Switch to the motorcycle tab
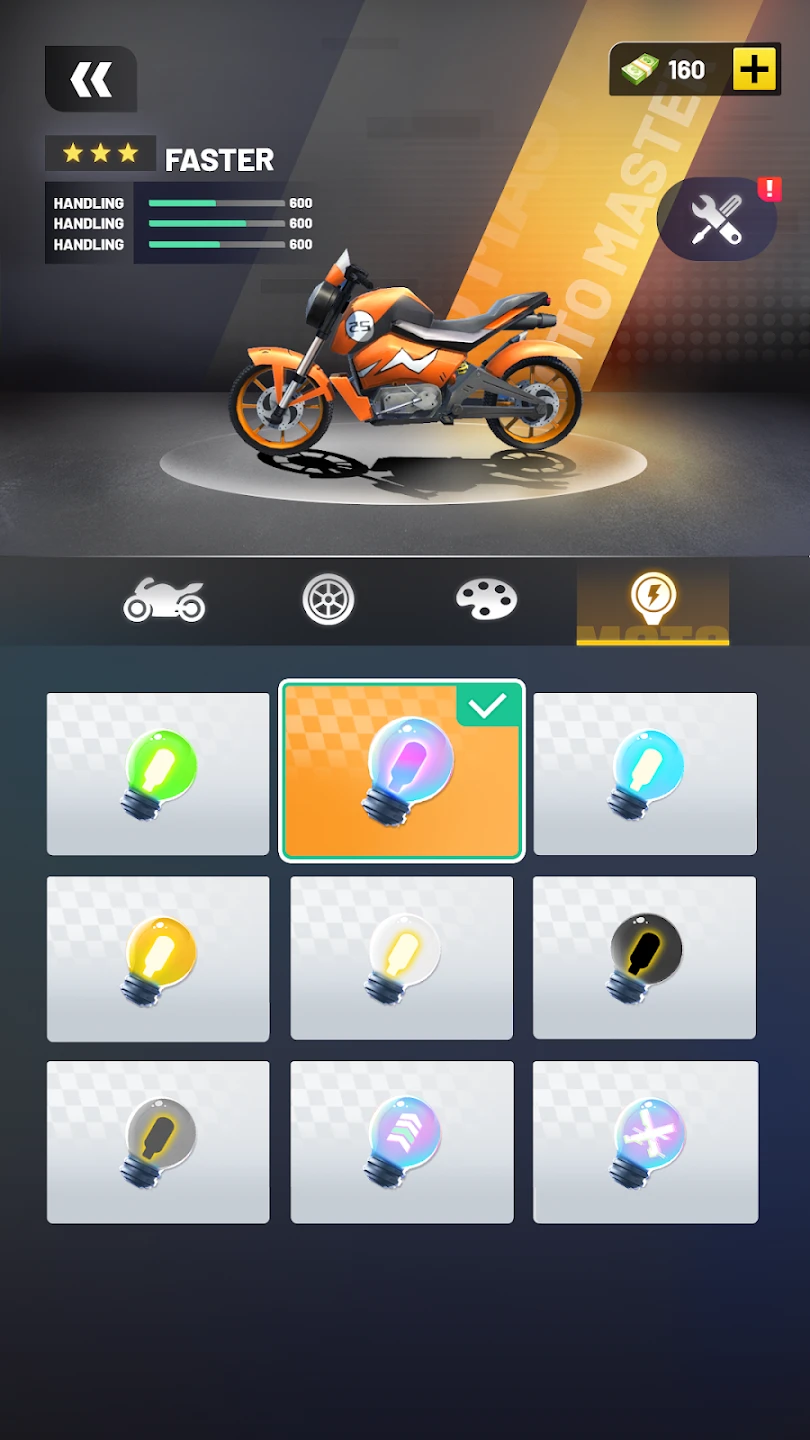Viewport: 810px width, 1440px height. pos(164,600)
